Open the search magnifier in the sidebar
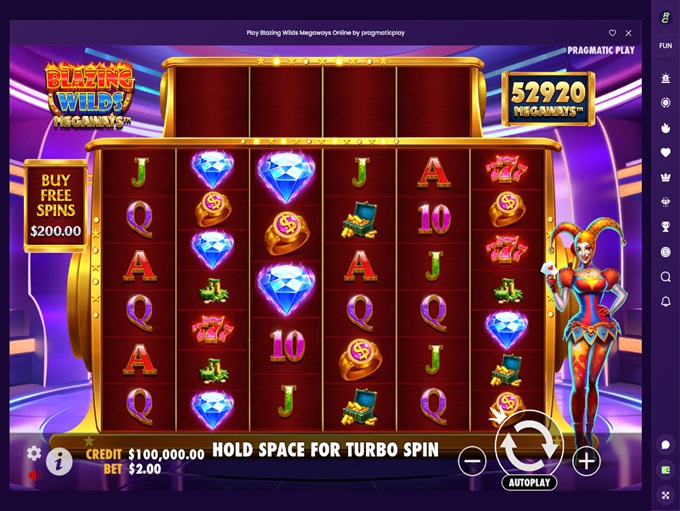 click(x=665, y=277)
